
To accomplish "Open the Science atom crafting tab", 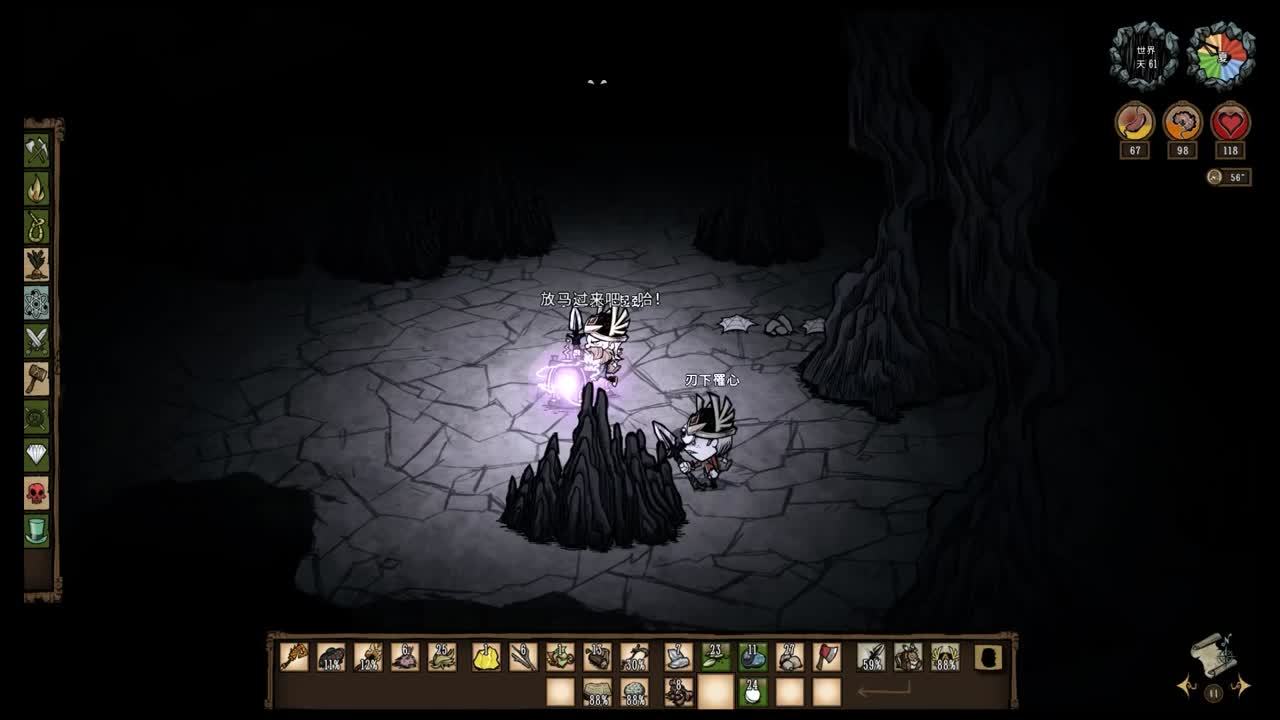I will coord(37,303).
